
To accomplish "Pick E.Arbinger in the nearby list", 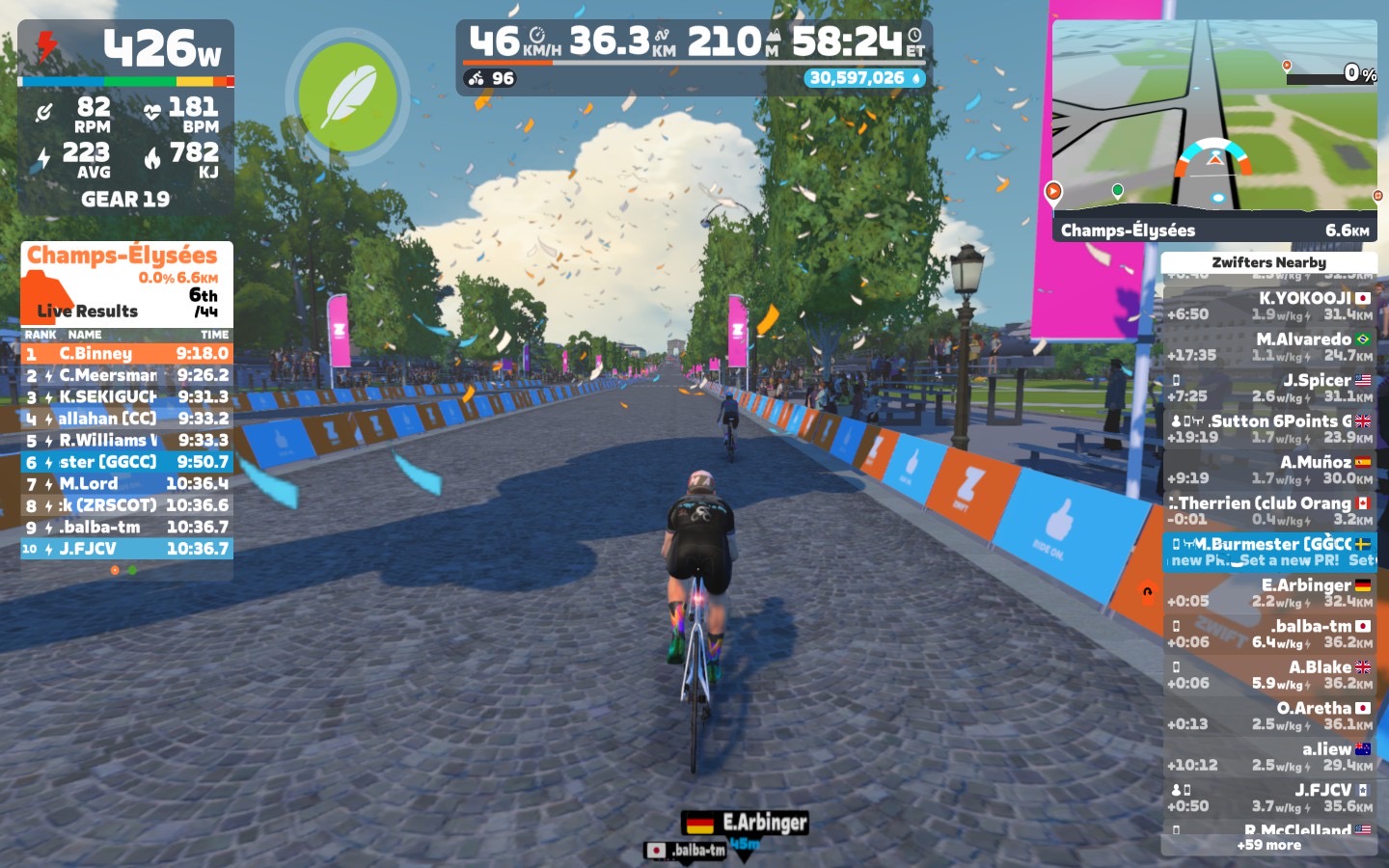I will coord(1269,592).
